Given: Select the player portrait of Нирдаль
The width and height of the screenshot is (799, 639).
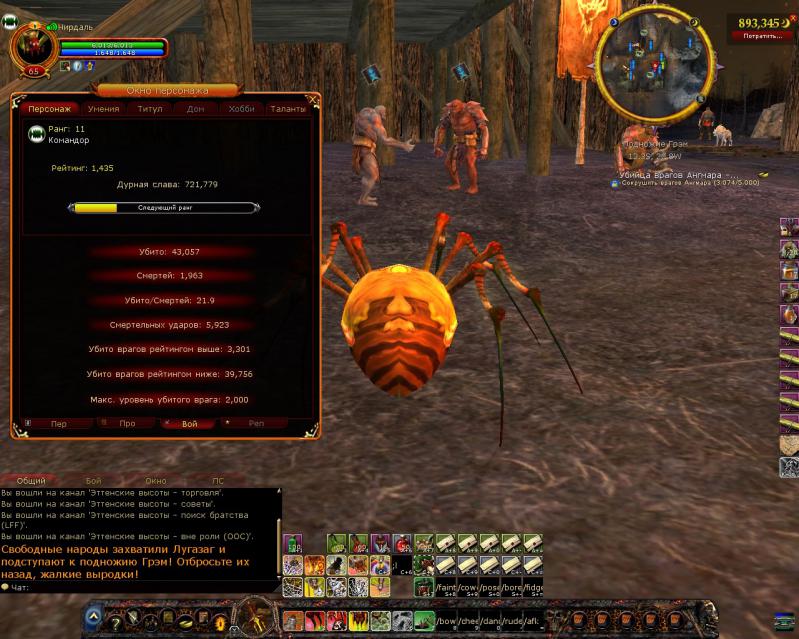Looking at the screenshot, I should 33,48.
